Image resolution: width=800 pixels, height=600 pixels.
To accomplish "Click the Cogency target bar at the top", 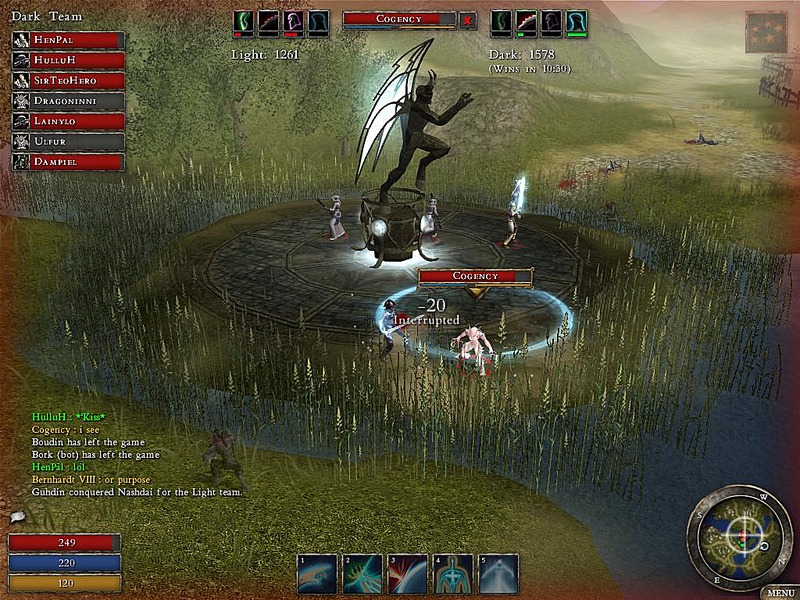I will [399, 19].
